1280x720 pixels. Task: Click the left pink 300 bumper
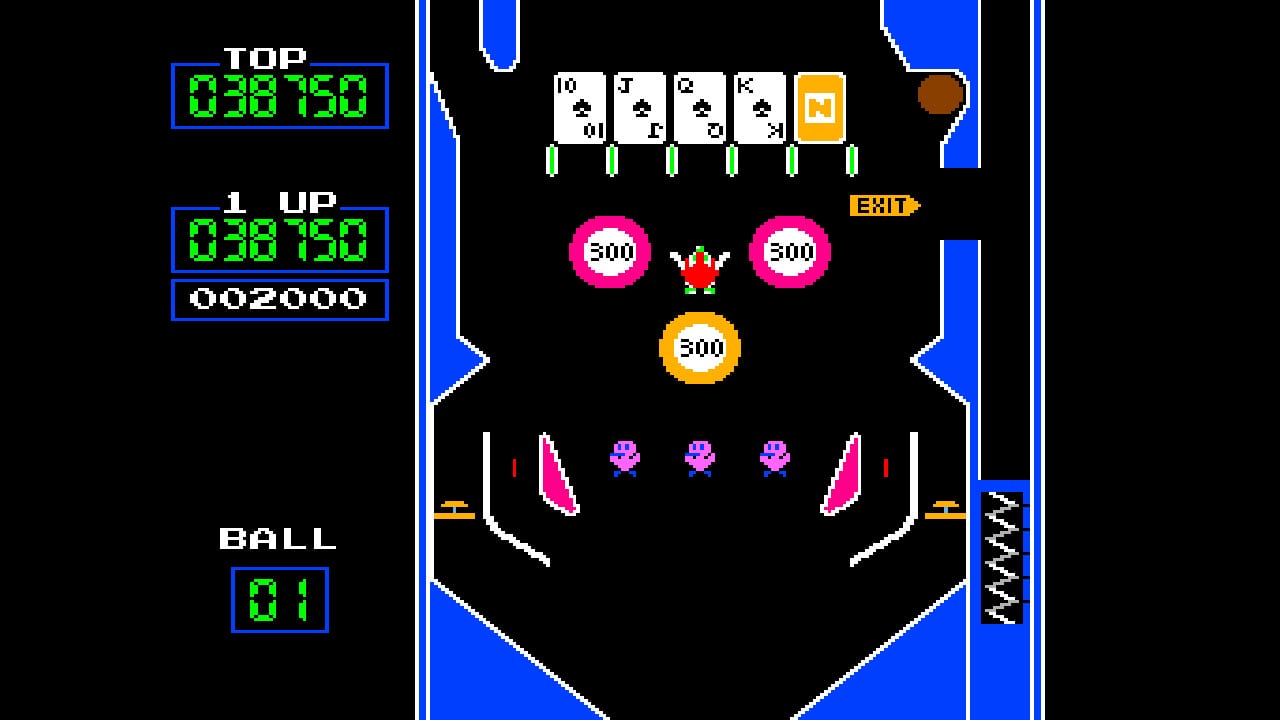click(612, 253)
